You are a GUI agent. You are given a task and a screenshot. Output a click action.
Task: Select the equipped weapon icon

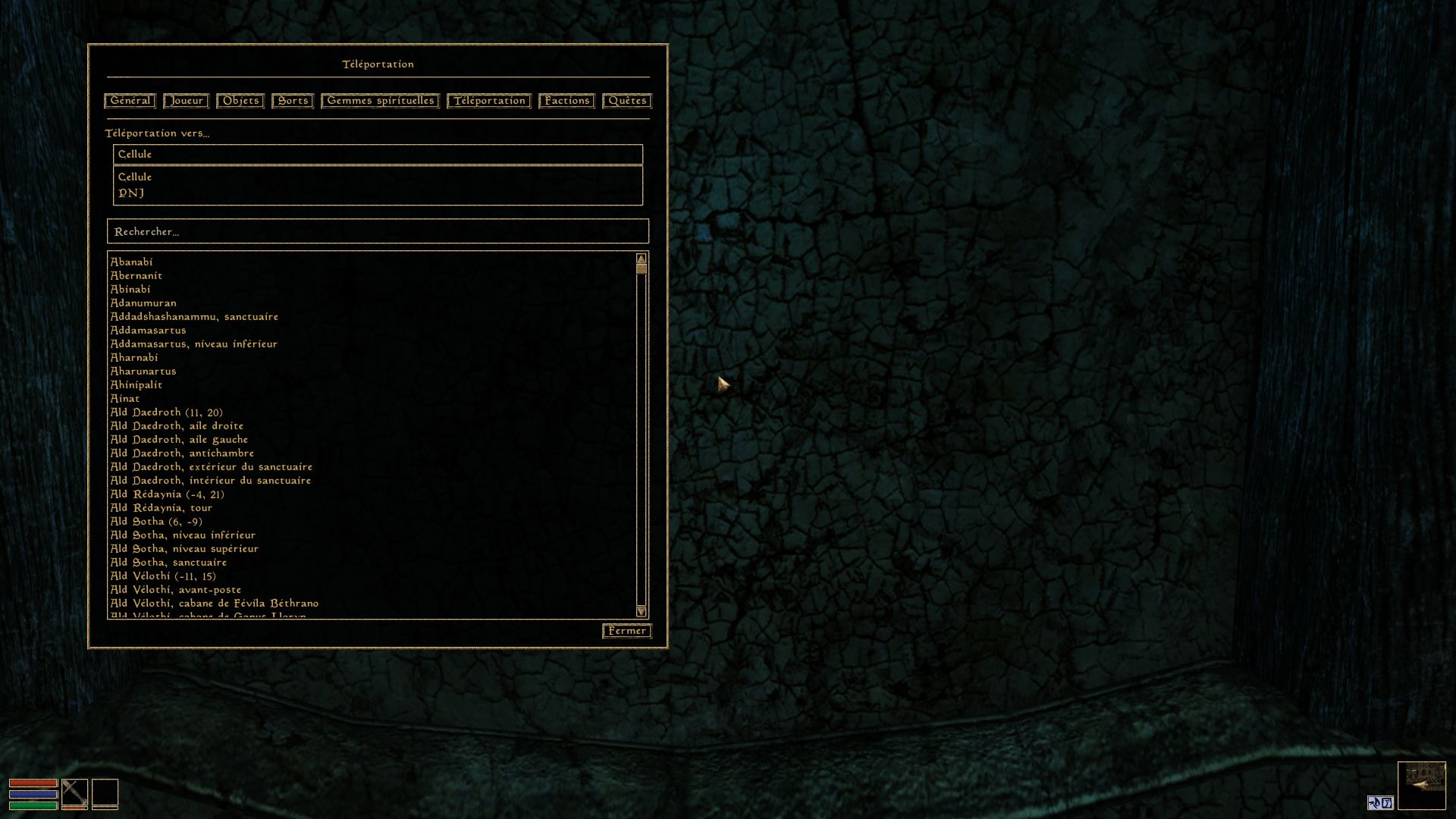[74, 794]
